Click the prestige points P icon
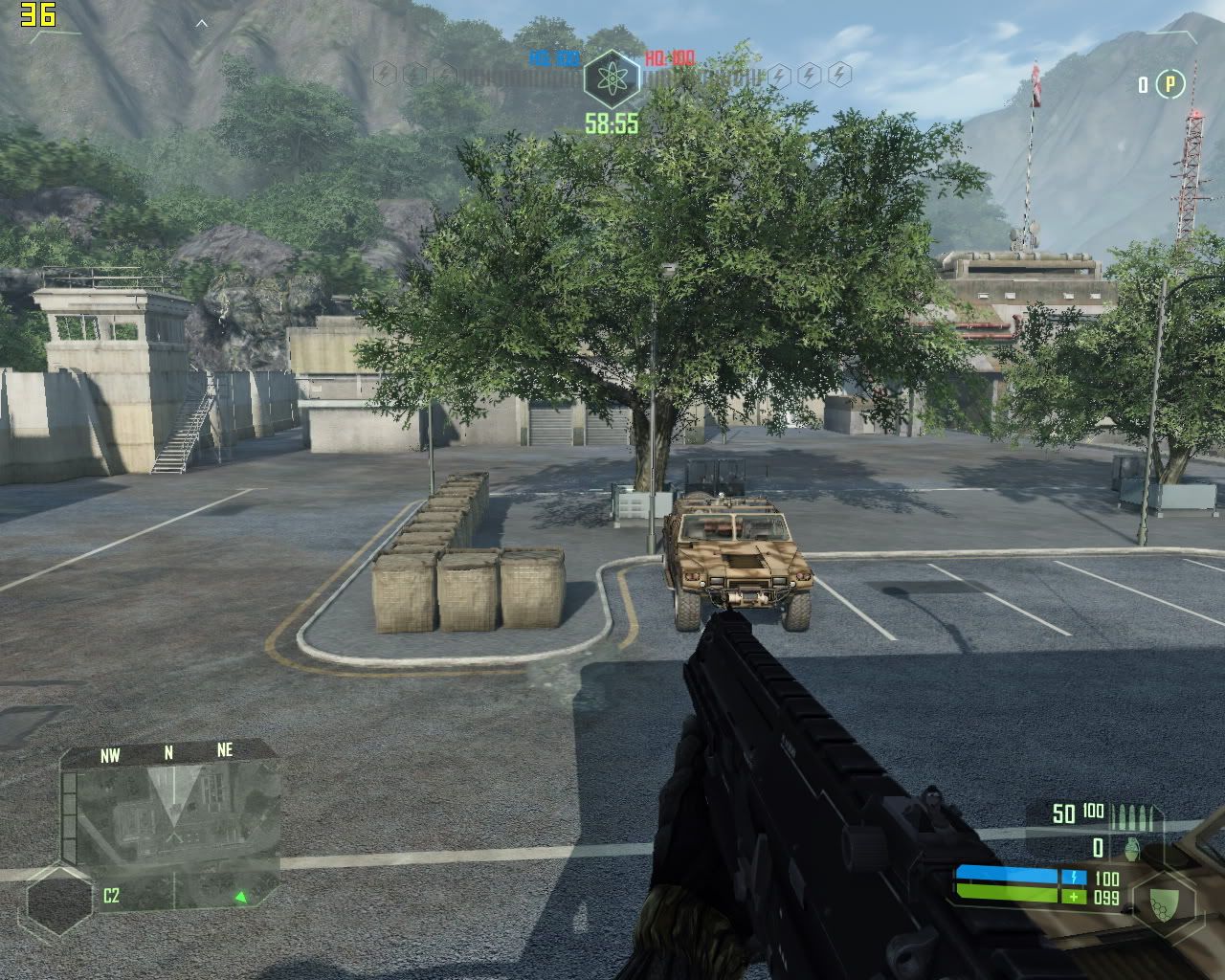 pyautogui.click(x=1169, y=85)
